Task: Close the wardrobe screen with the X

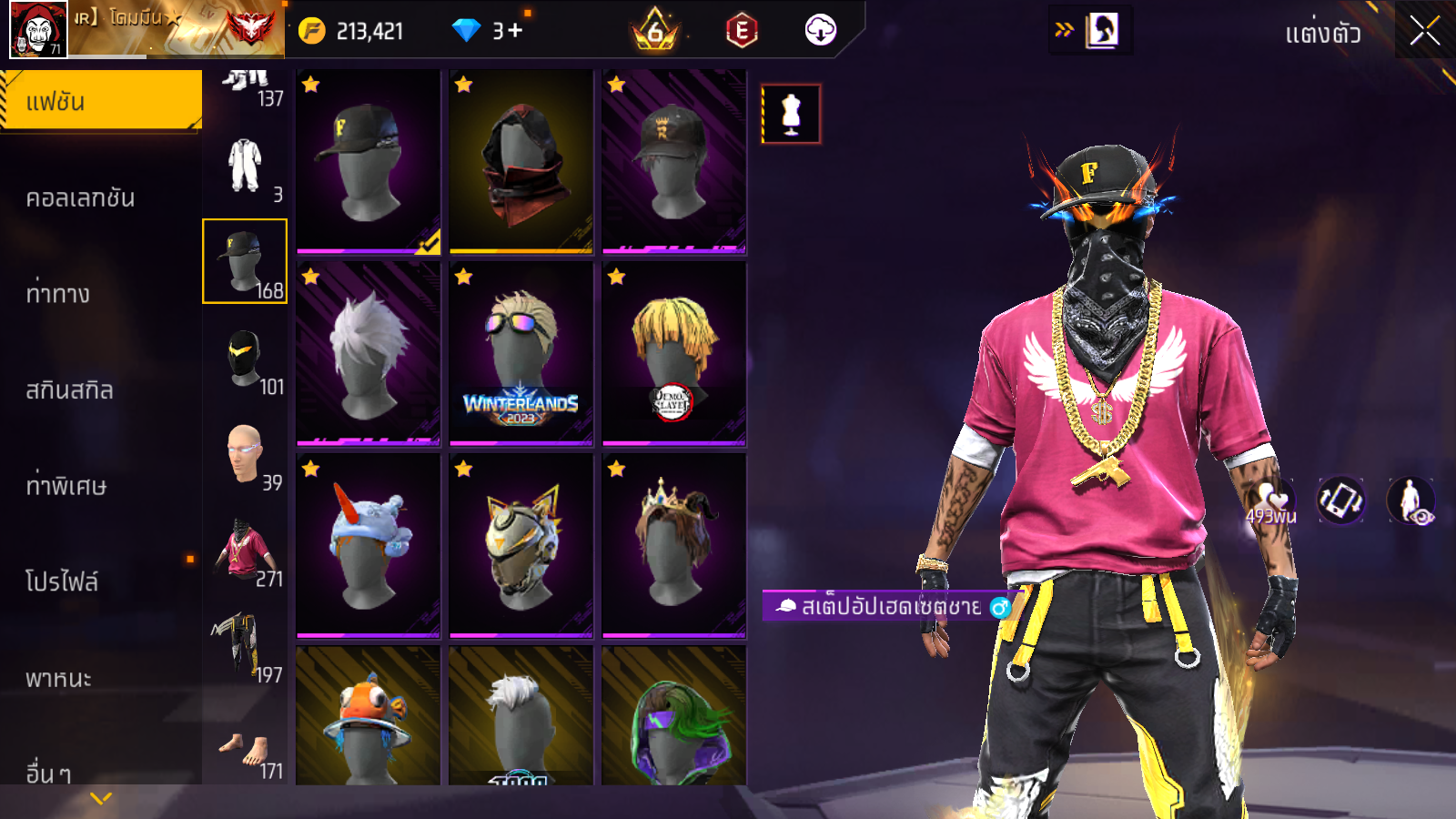Action: 1424,32
